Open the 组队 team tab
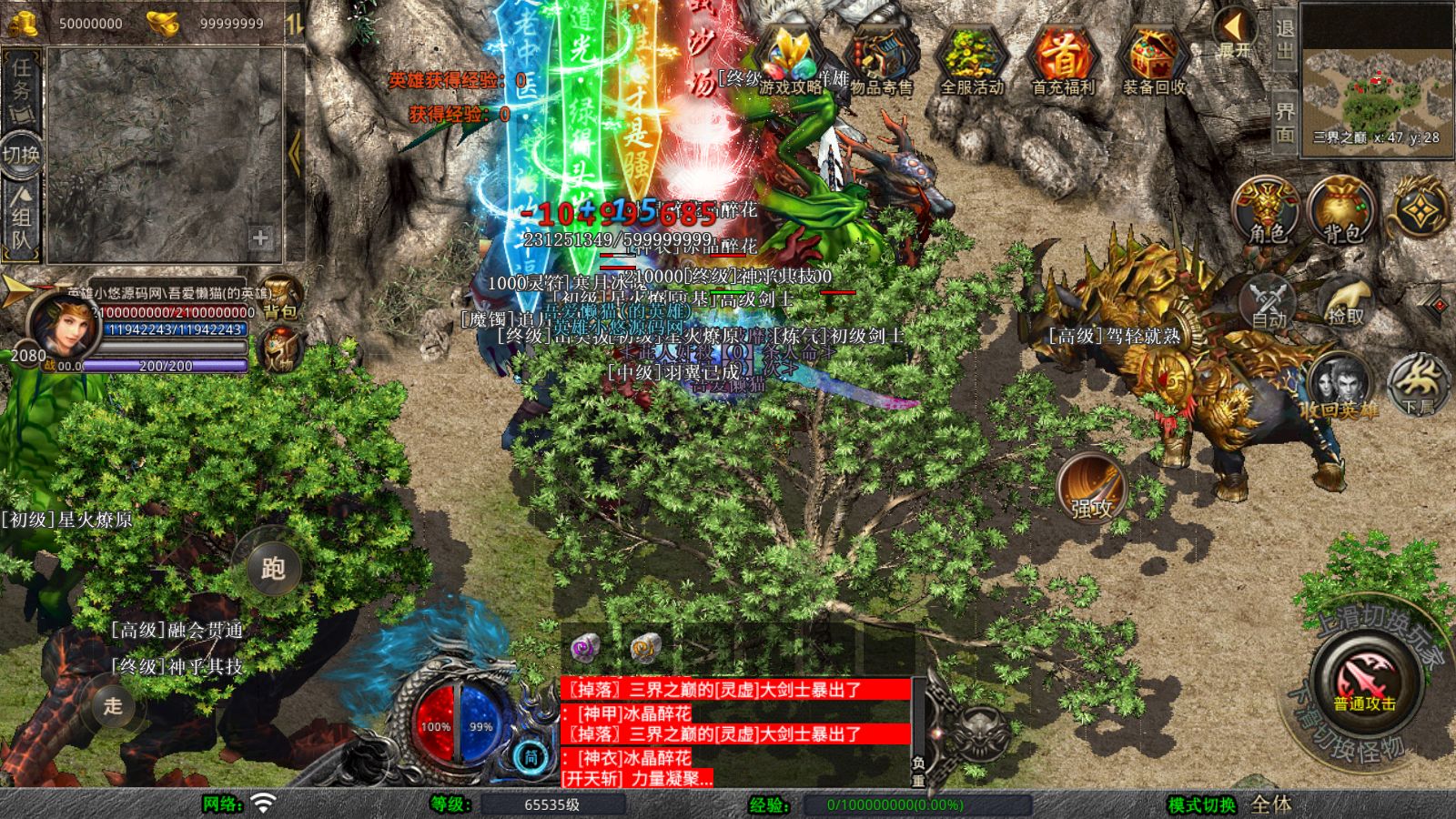This screenshot has height=819, width=1456. (x=21, y=218)
